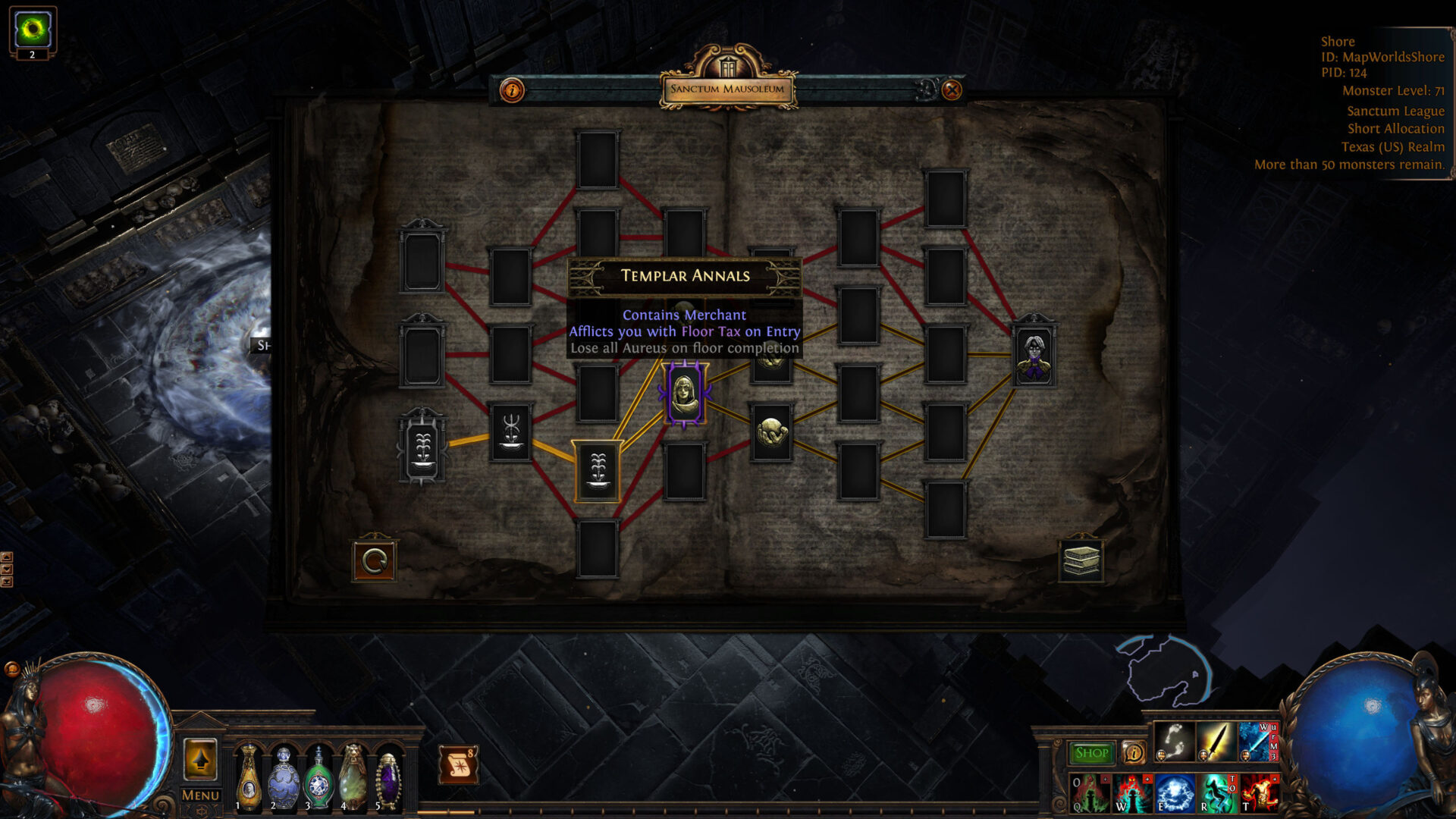Activate the red muscular figure skill
The width and height of the screenshot is (1456, 819).
coord(1259,793)
